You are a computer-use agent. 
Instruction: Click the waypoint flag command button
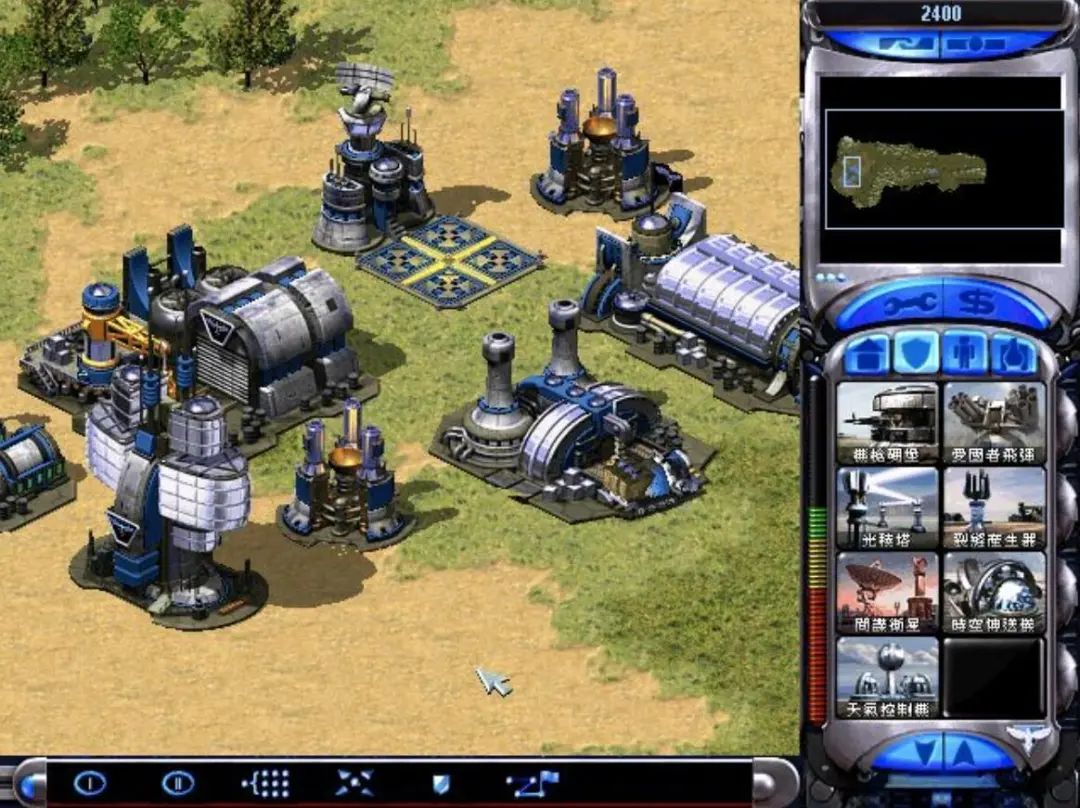[531, 782]
